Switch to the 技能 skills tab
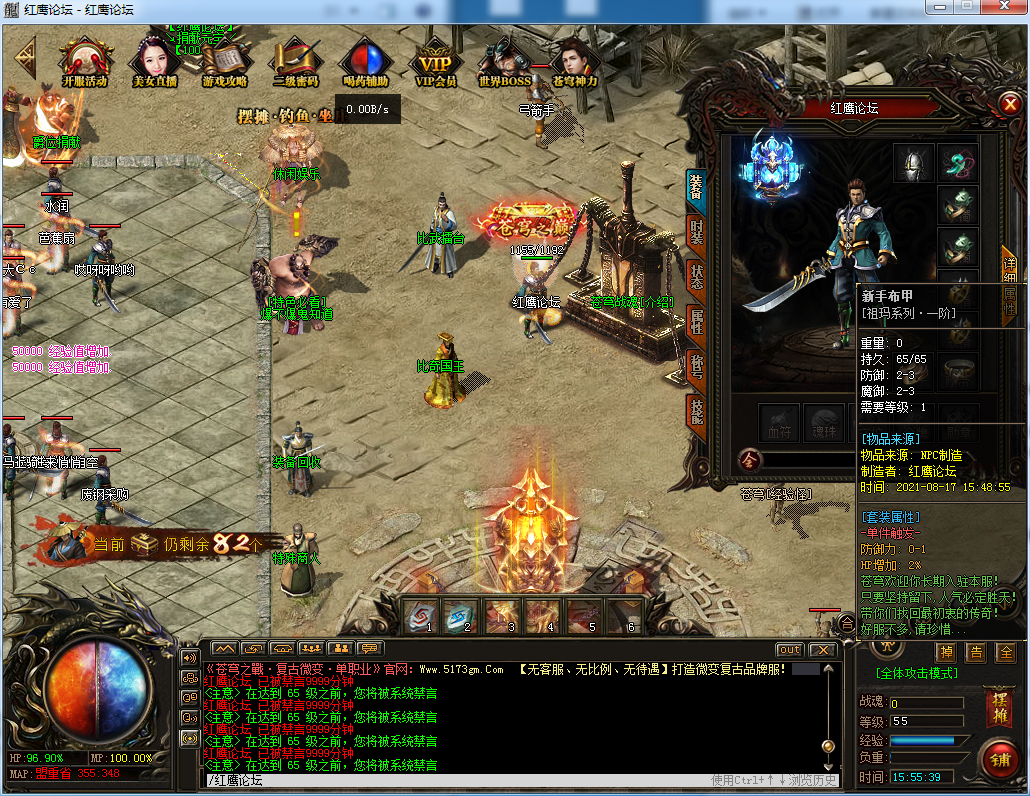 (696, 410)
